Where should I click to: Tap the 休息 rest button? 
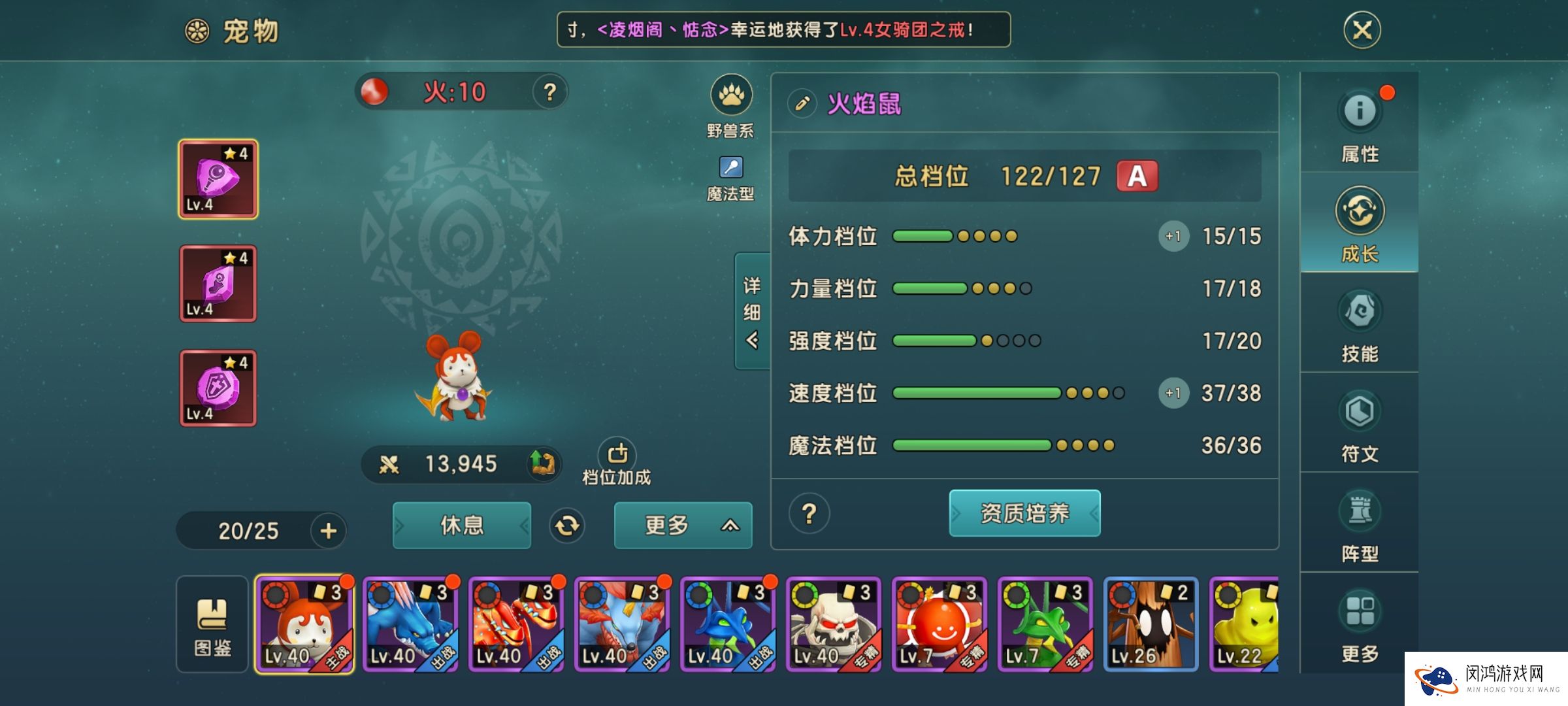tap(461, 525)
